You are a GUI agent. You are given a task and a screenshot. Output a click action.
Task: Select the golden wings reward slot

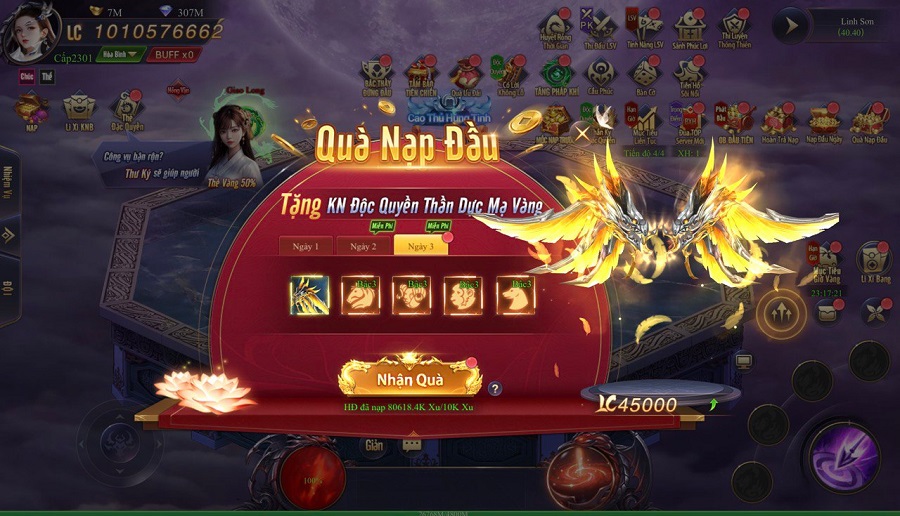pos(309,296)
